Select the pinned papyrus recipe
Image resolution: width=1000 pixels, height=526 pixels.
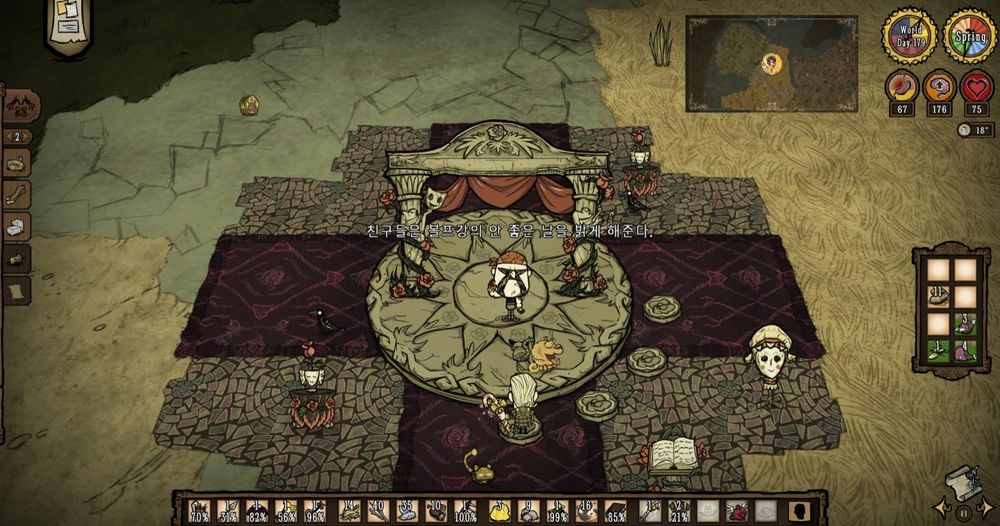(x=17, y=291)
